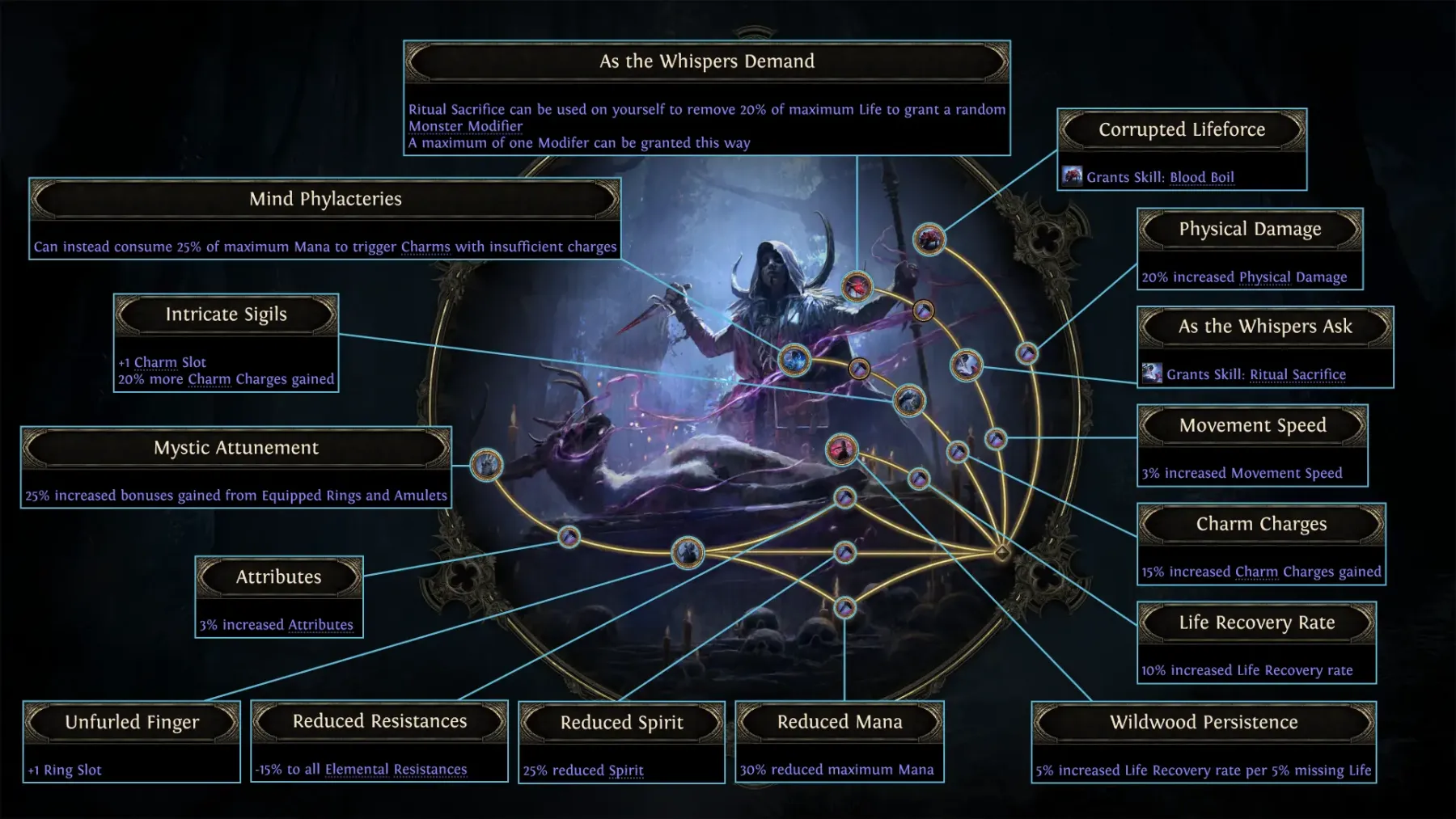The image size is (1456, 819).
Task: Choose the Mind Phylacteries passive node
Action: point(794,360)
